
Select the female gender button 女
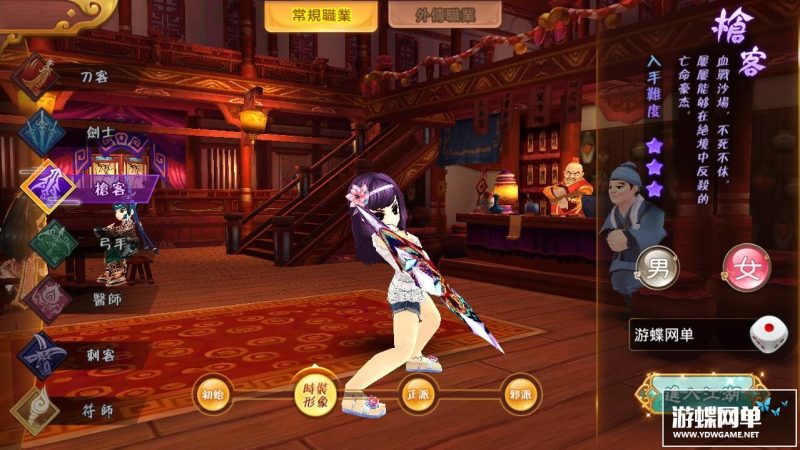(746, 268)
